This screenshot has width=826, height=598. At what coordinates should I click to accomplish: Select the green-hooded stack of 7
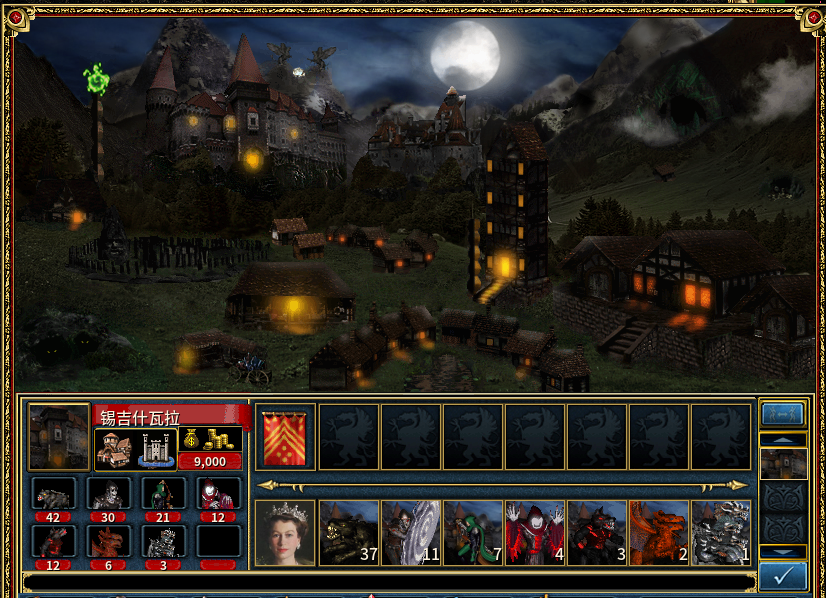pyautogui.click(x=472, y=533)
